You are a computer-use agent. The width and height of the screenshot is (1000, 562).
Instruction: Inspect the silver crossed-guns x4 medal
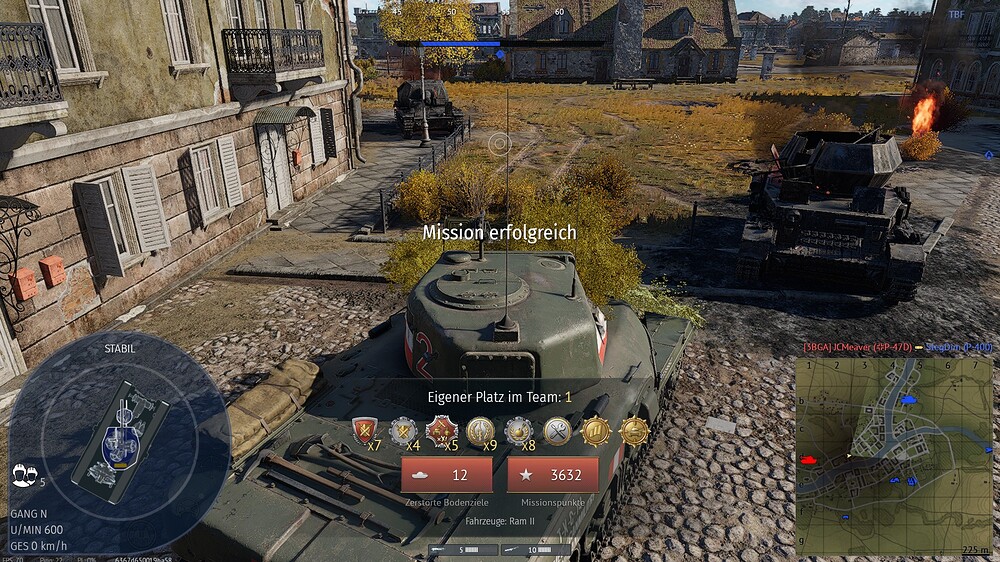pyautogui.click(x=403, y=431)
